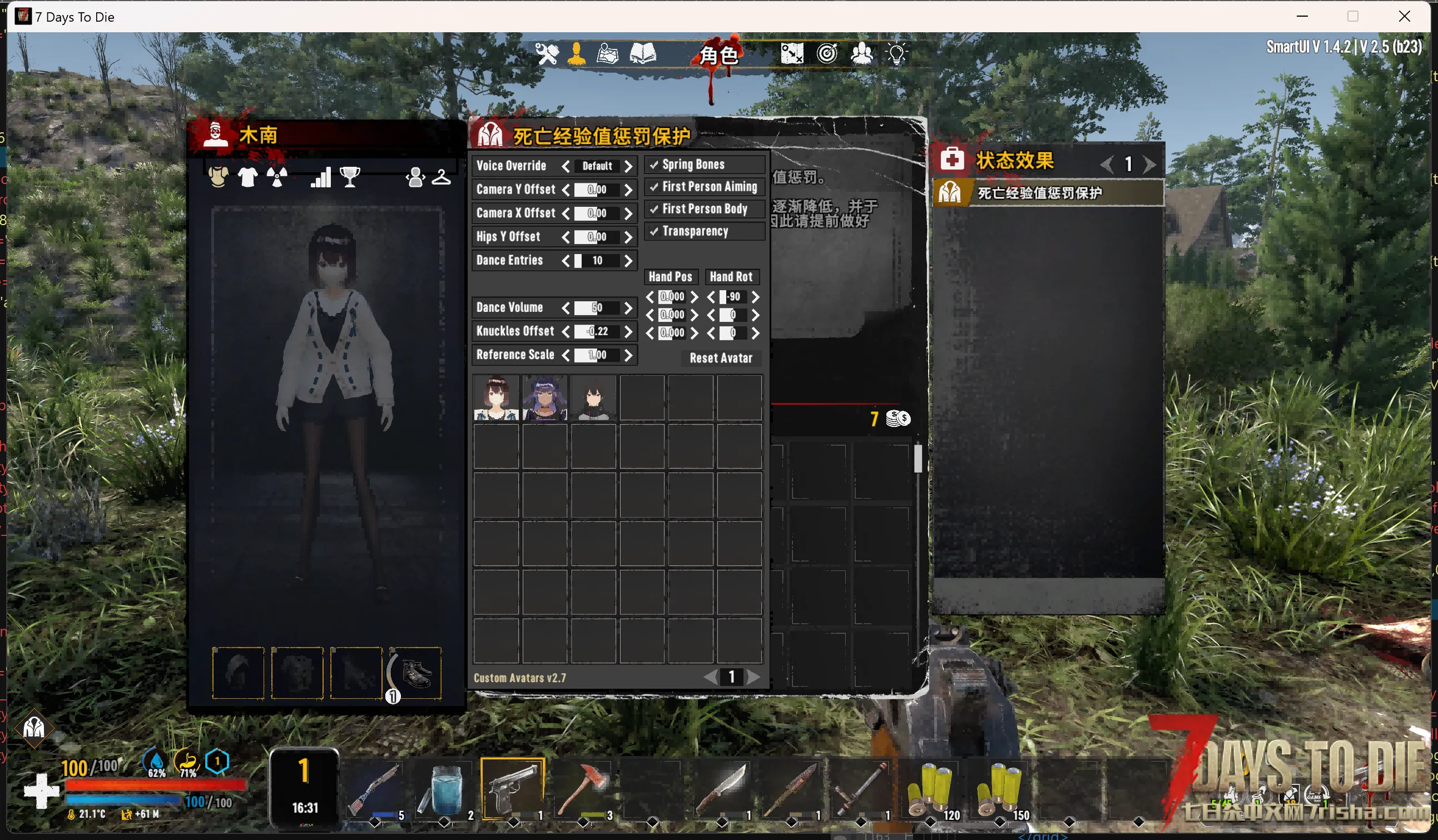
Task: Select the brown-haired girl avatar thumbnail
Action: tap(496, 397)
